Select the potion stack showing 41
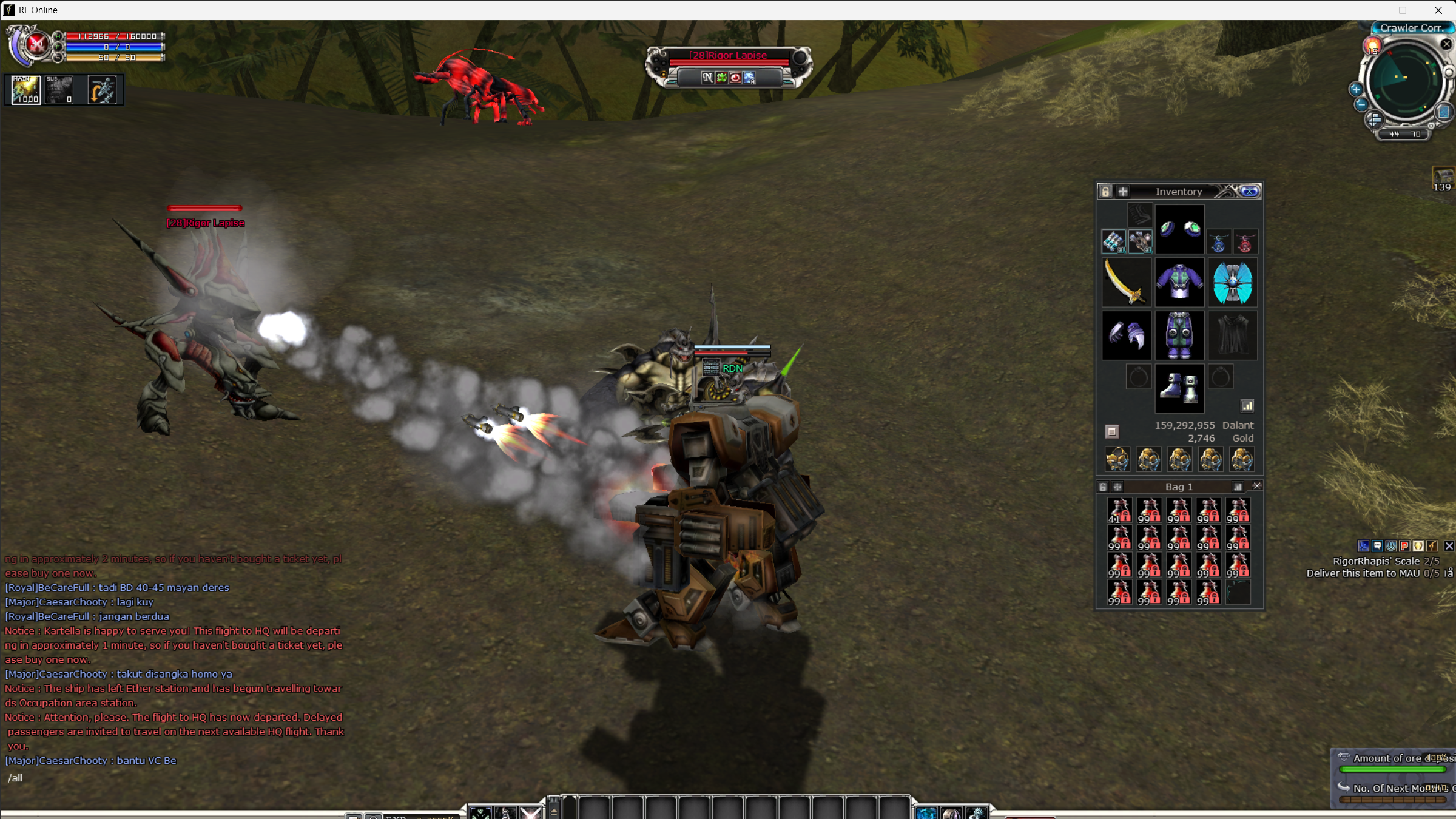This screenshot has height=819, width=1456. point(1119,510)
